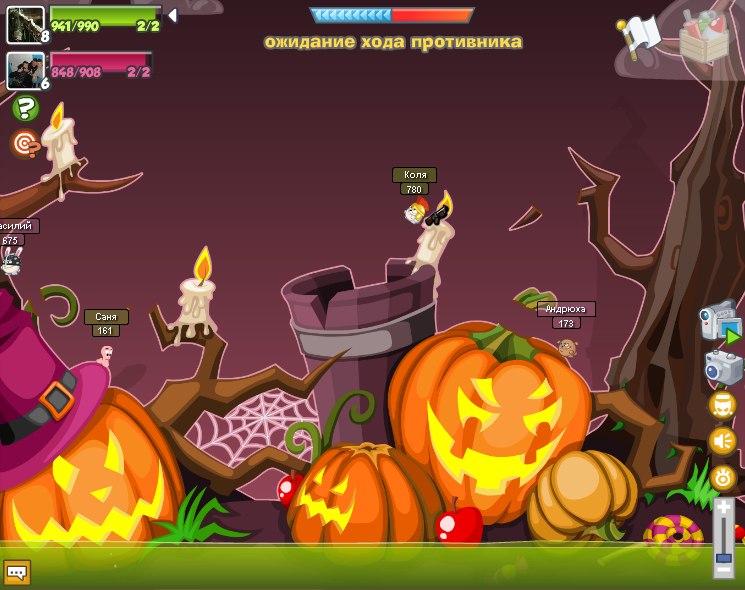This screenshot has height=590, width=745.
Task: Open the green question mark help
Action: [26, 108]
